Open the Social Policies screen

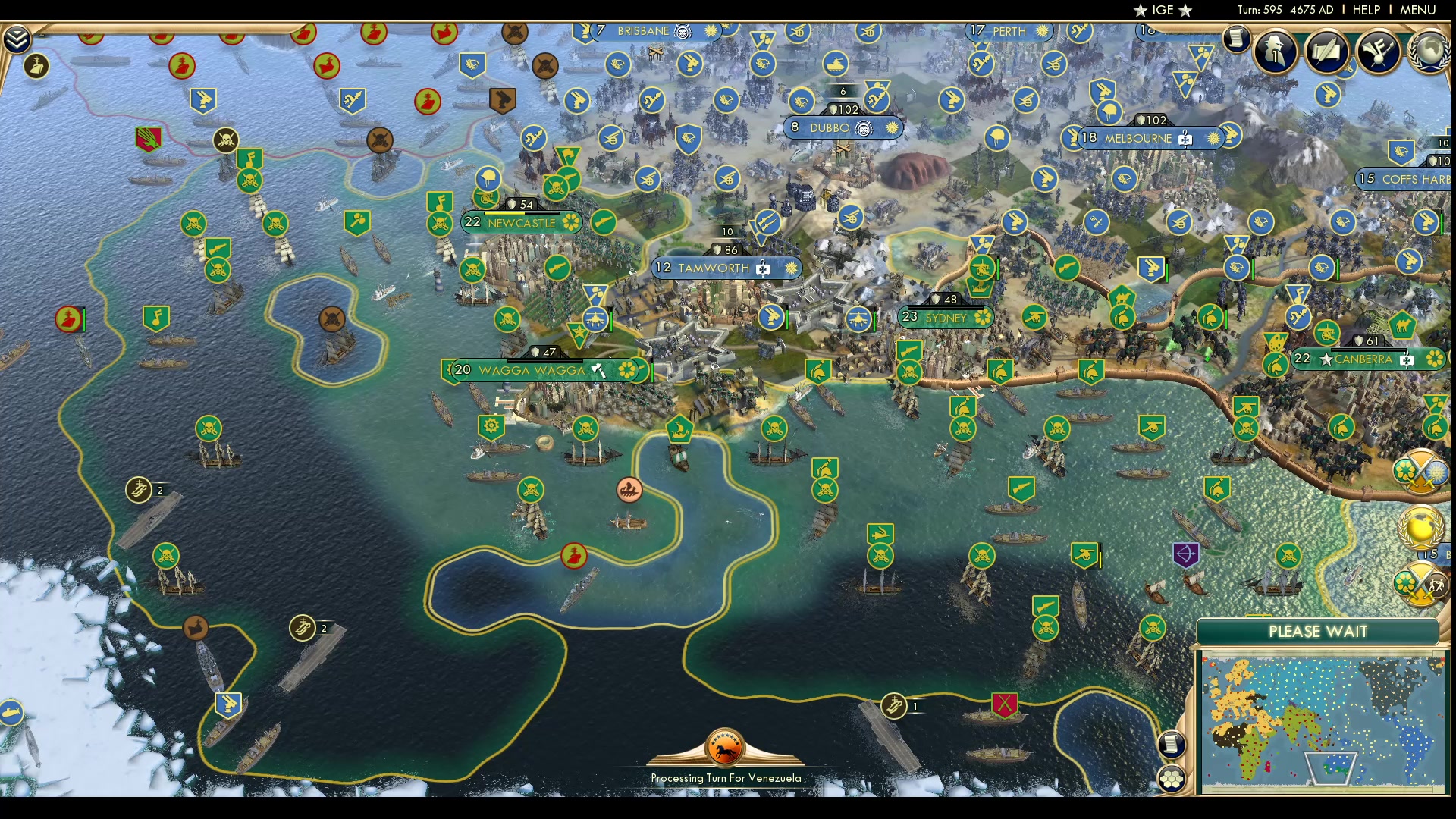point(1327,51)
